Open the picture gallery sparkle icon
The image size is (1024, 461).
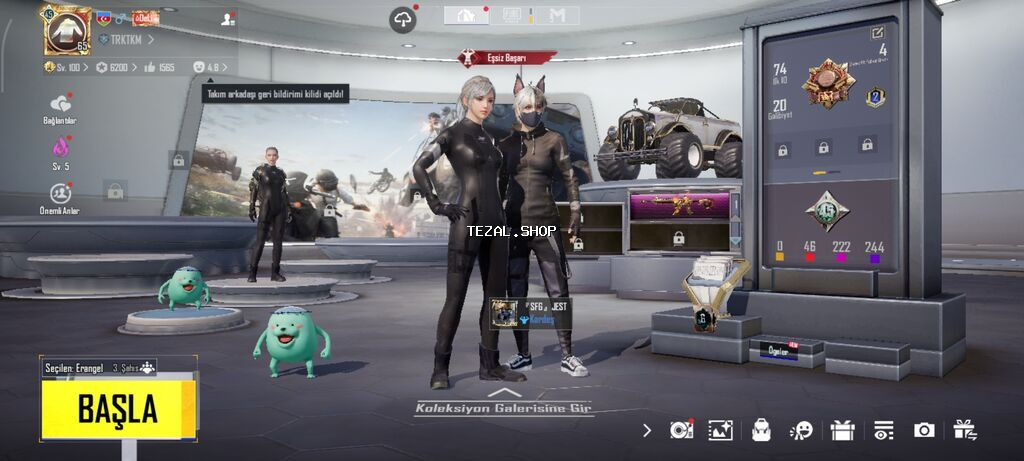click(x=720, y=430)
